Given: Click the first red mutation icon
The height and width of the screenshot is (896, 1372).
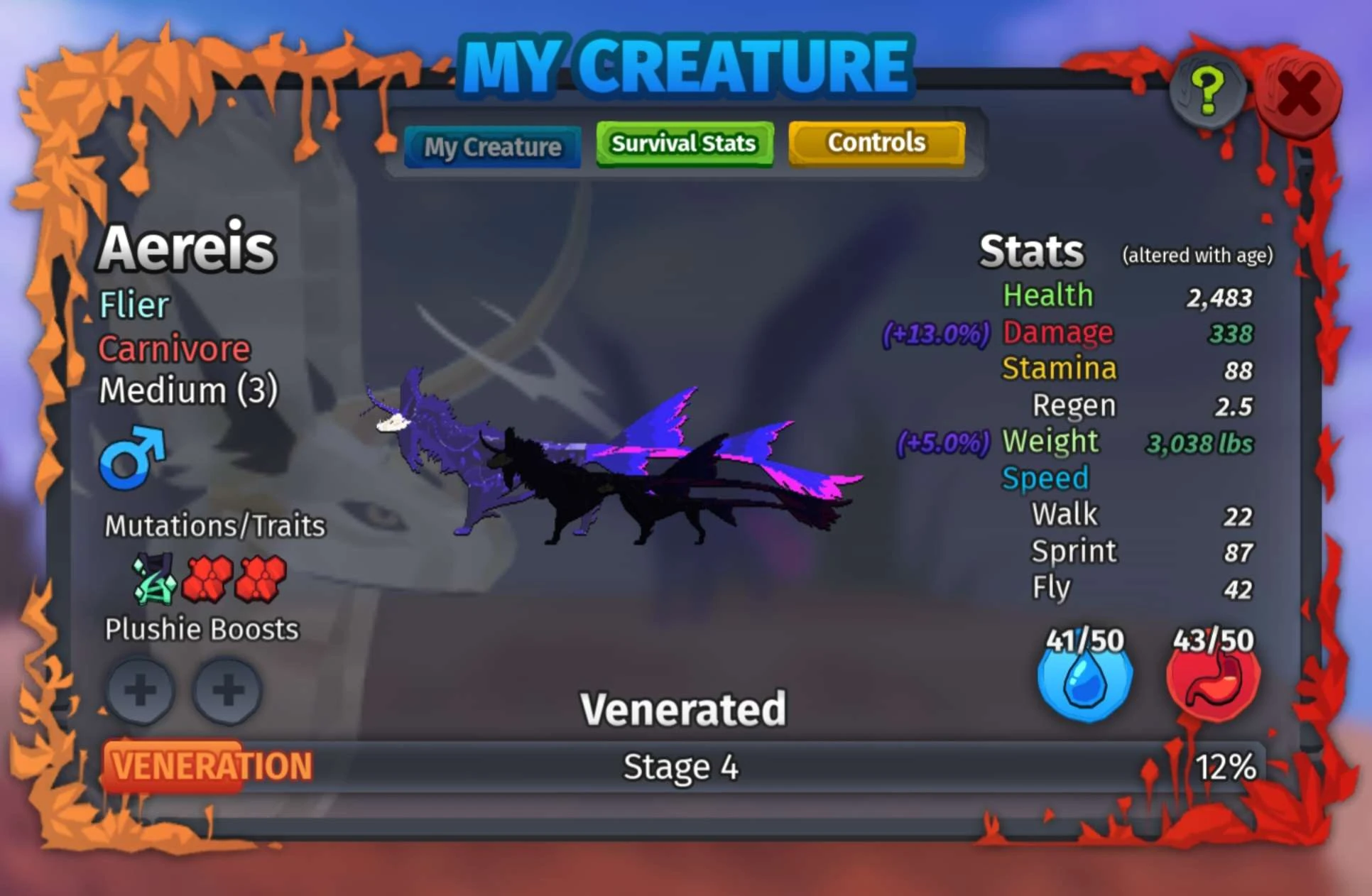Looking at the screenshot, I should 205,579.
